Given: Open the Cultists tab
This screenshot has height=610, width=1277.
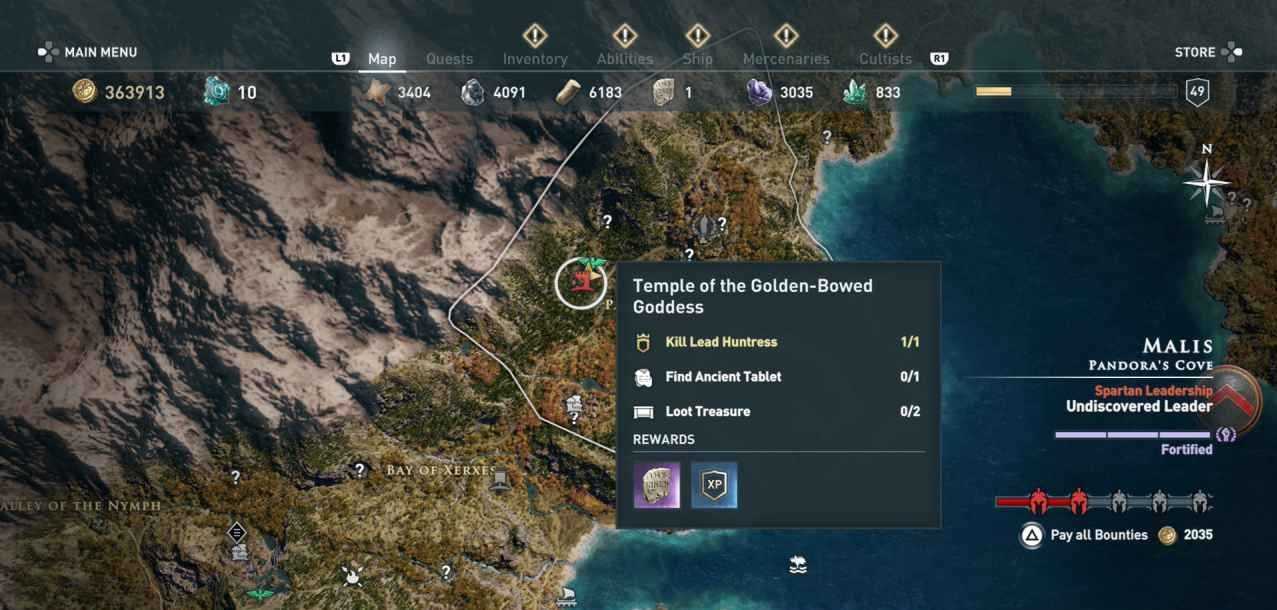Looking at the screenshot, I should pos(885,59).
